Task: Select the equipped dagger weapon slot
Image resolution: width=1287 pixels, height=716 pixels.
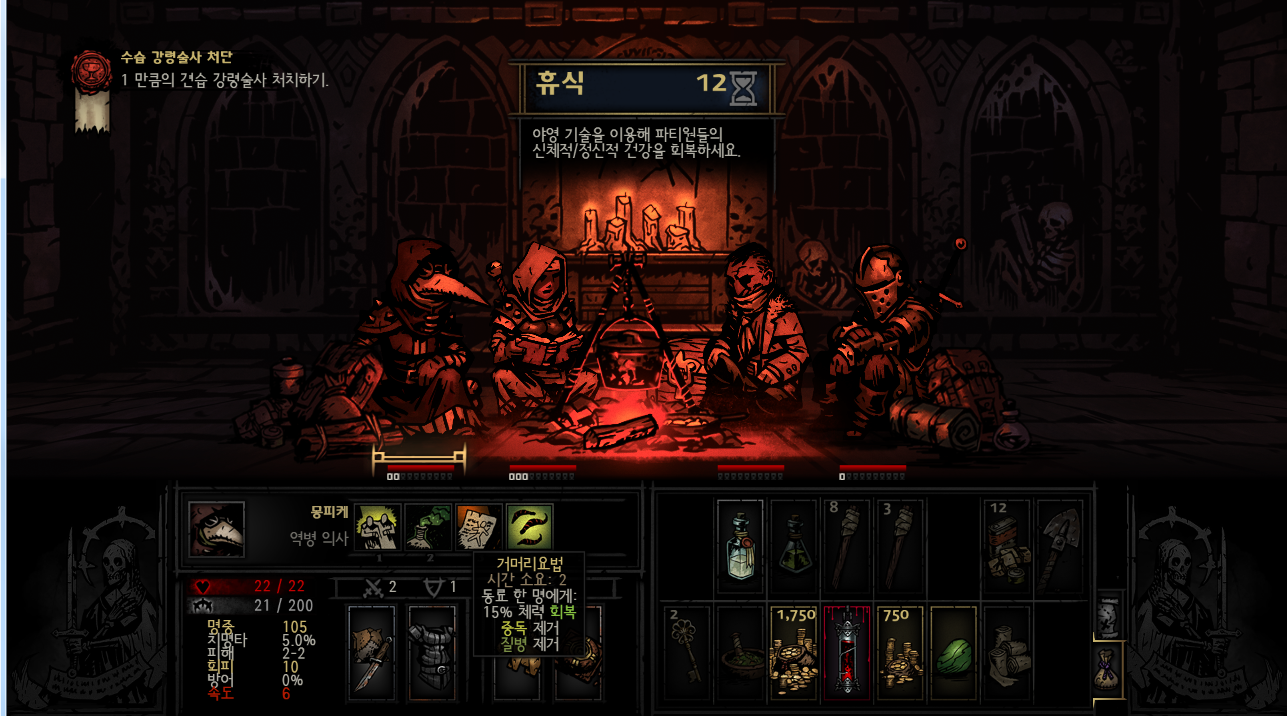Action: pos(371,650)
